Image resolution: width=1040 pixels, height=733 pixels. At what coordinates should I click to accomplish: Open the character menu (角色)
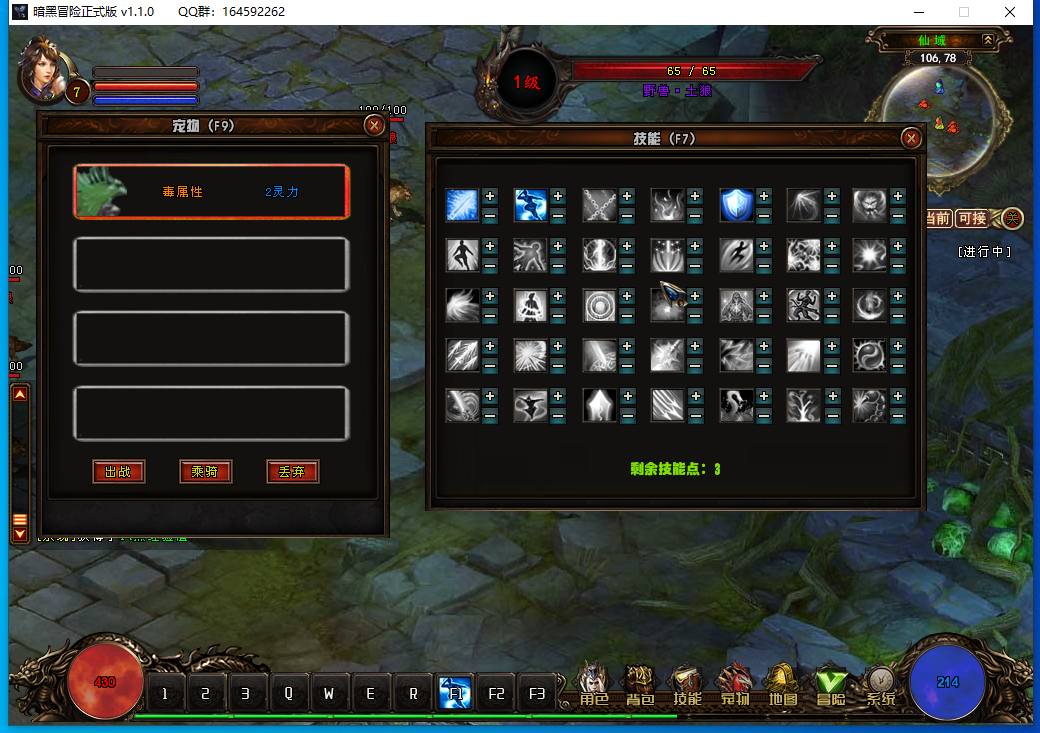pyautogui.click(x=594, y=685)
